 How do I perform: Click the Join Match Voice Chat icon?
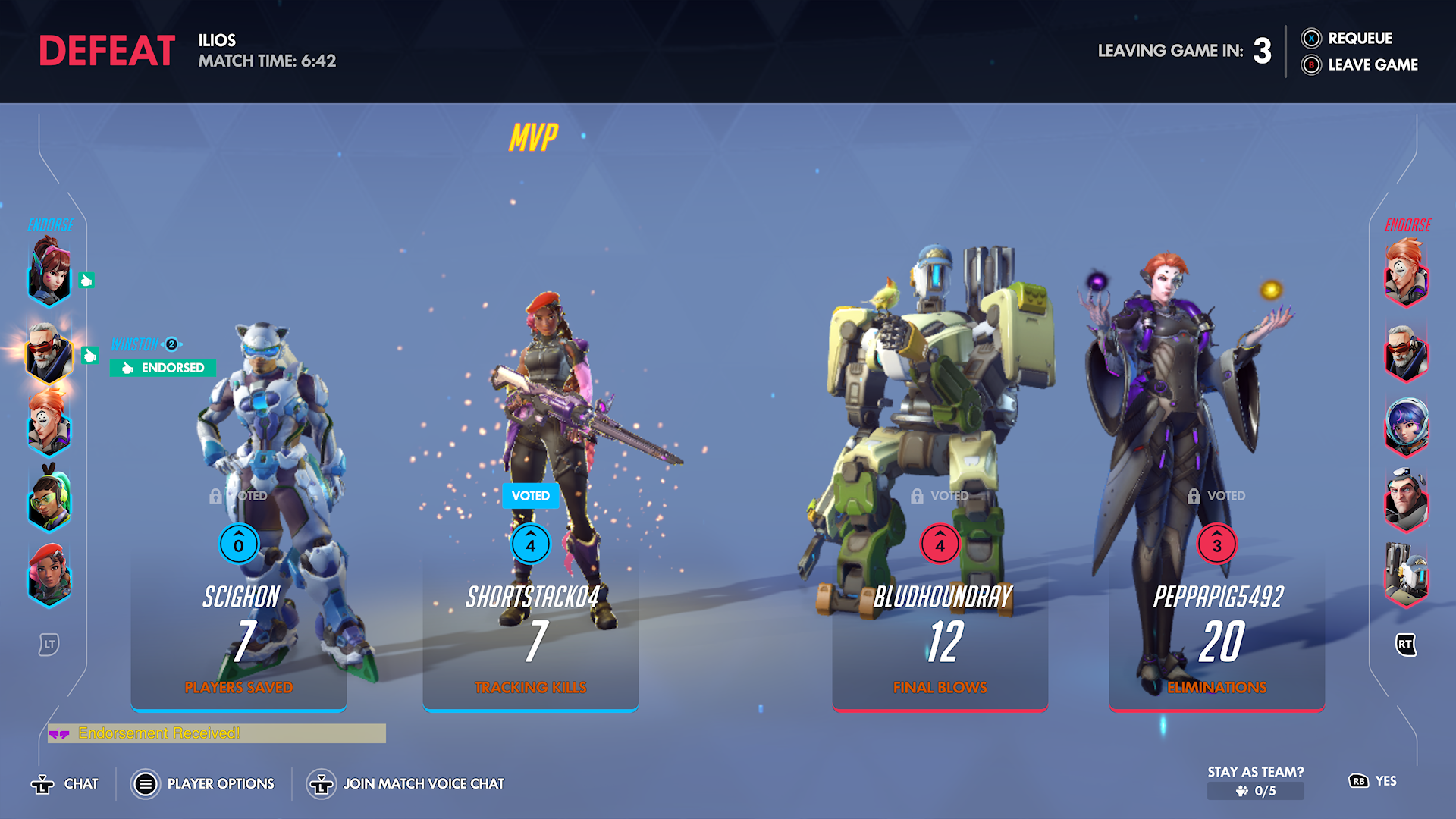click(x=322, y=783)
